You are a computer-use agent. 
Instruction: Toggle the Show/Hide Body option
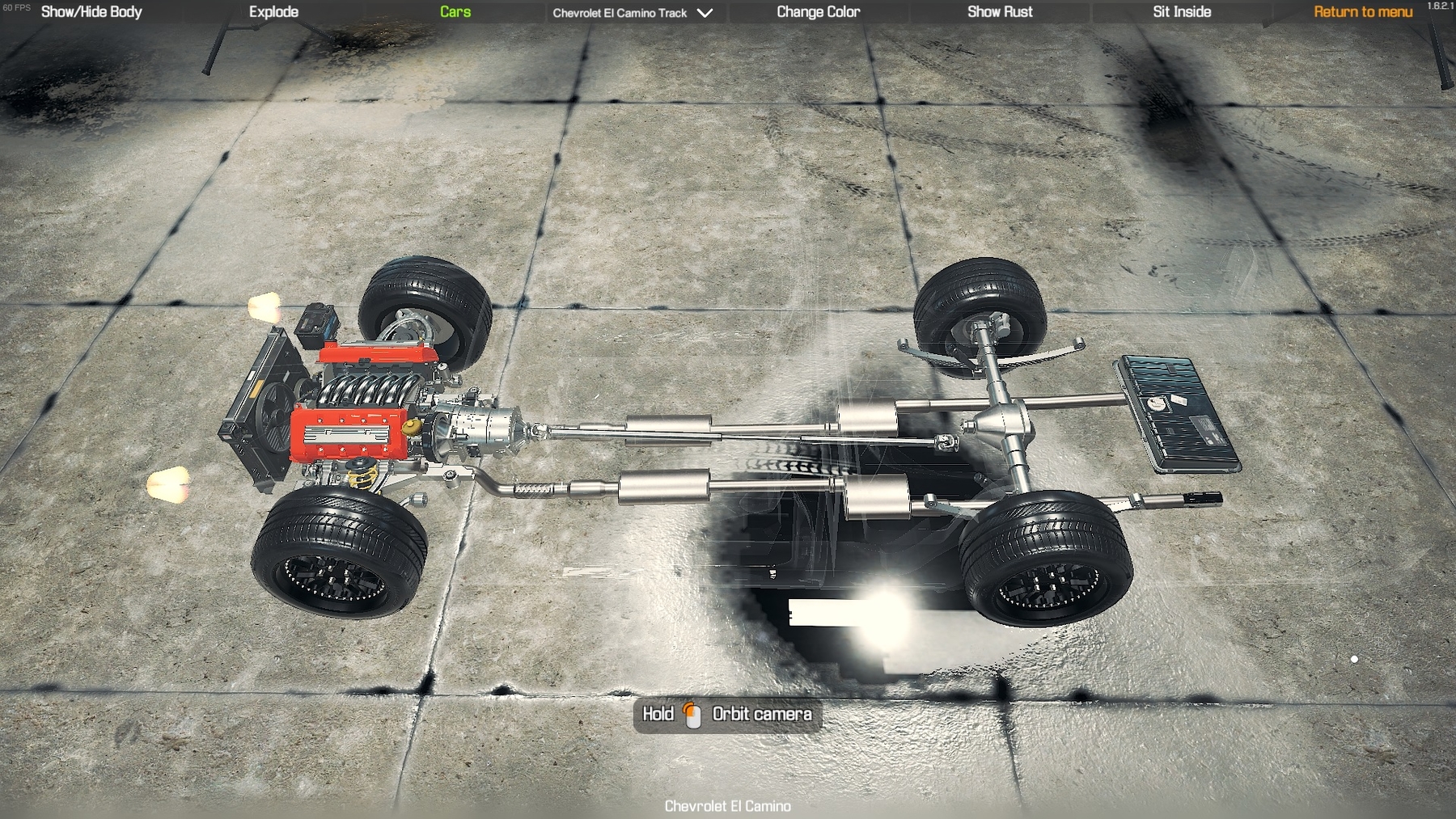click(91, 12)
